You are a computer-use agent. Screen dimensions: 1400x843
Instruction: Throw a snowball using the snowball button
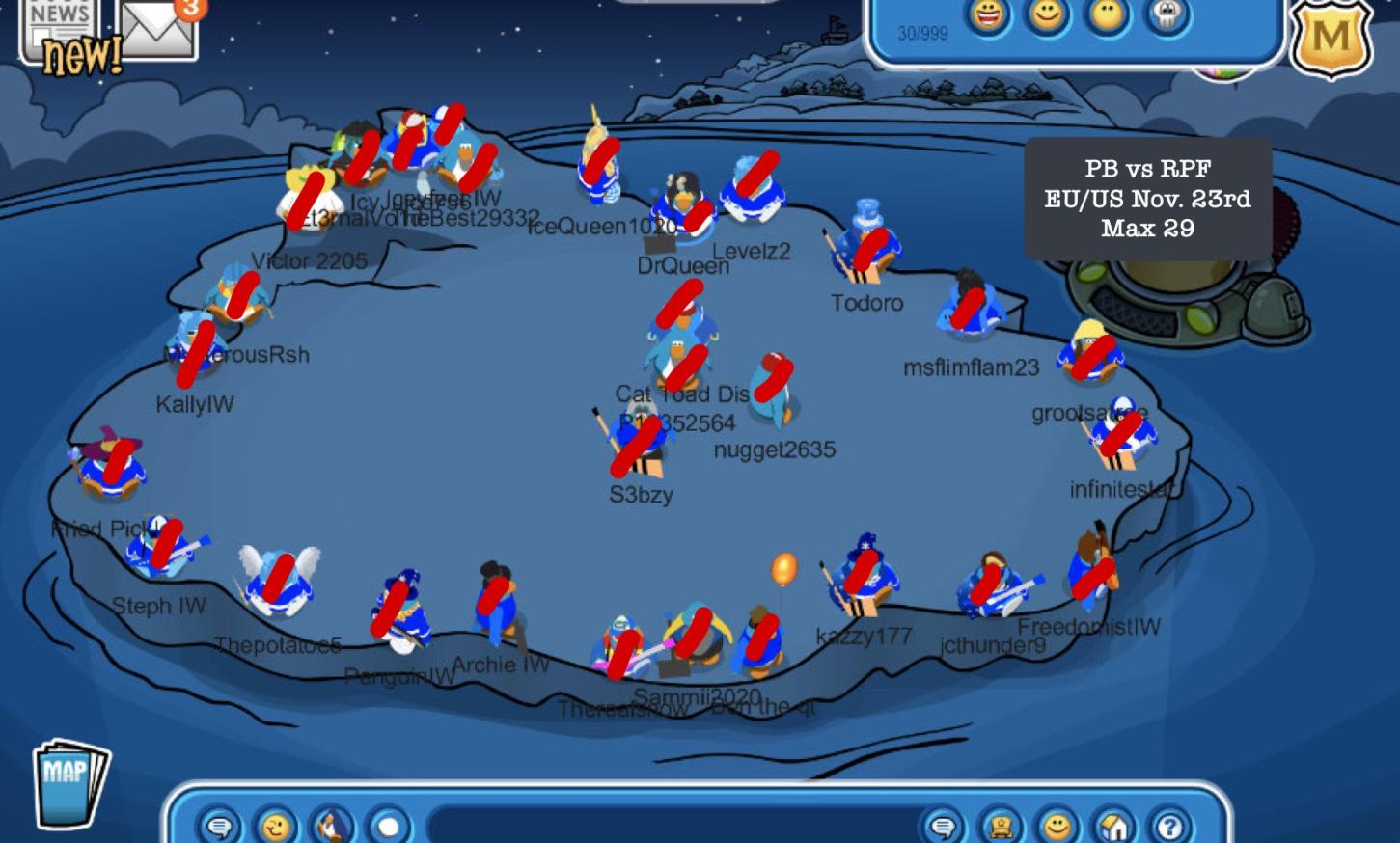click(389, 826)
